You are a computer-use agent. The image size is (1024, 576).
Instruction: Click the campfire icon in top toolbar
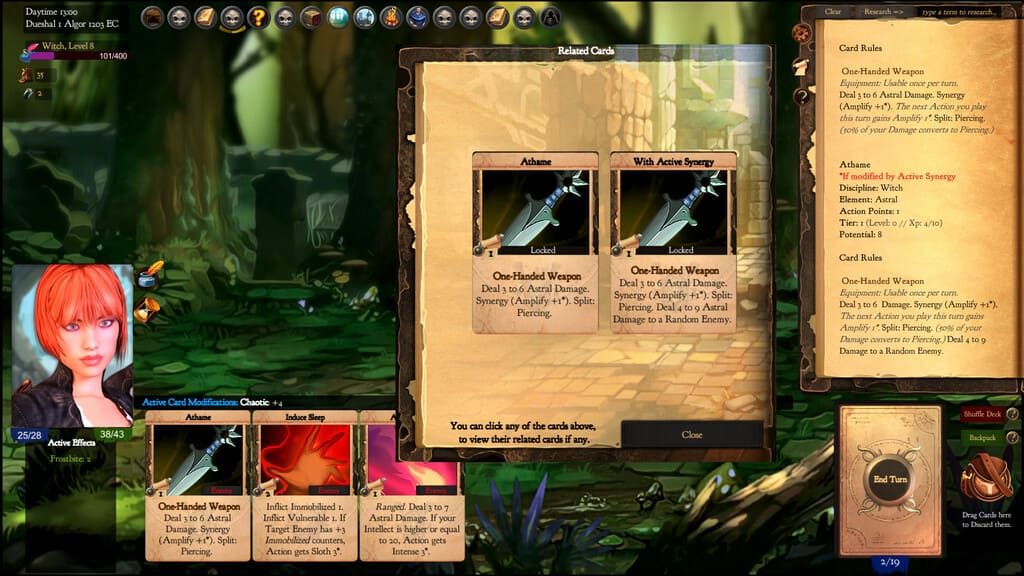(x=391, y=17)
